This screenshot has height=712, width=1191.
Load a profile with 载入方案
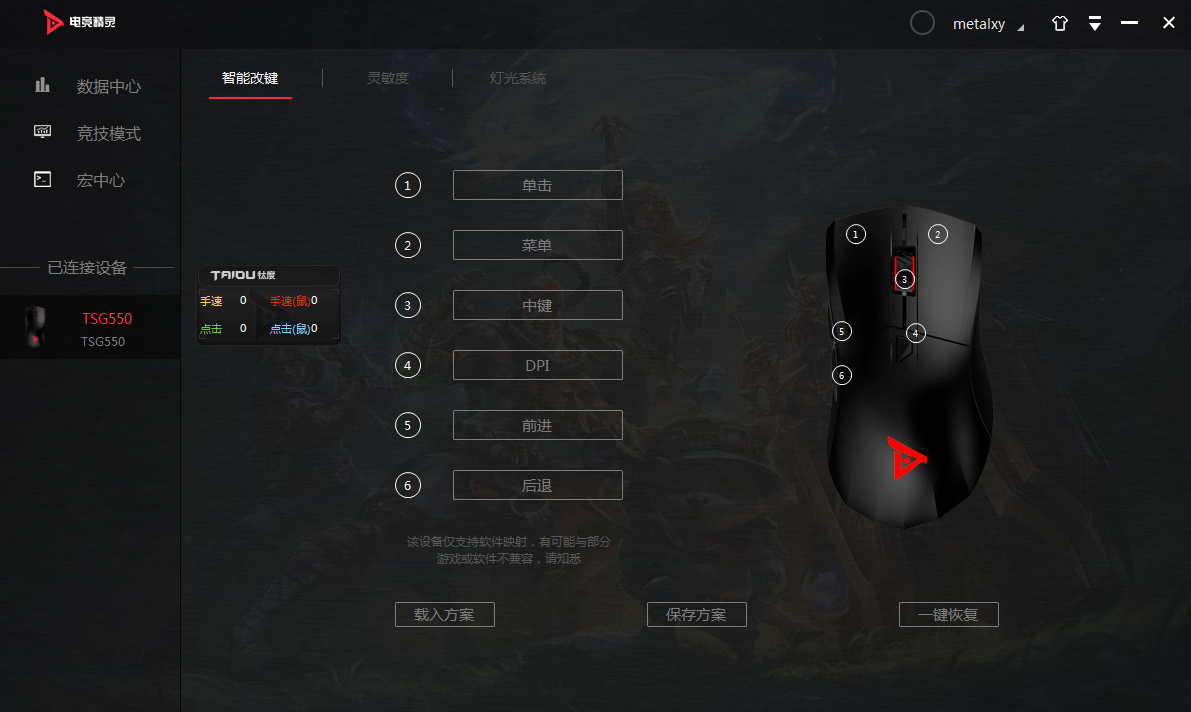[x=445, y=614]
